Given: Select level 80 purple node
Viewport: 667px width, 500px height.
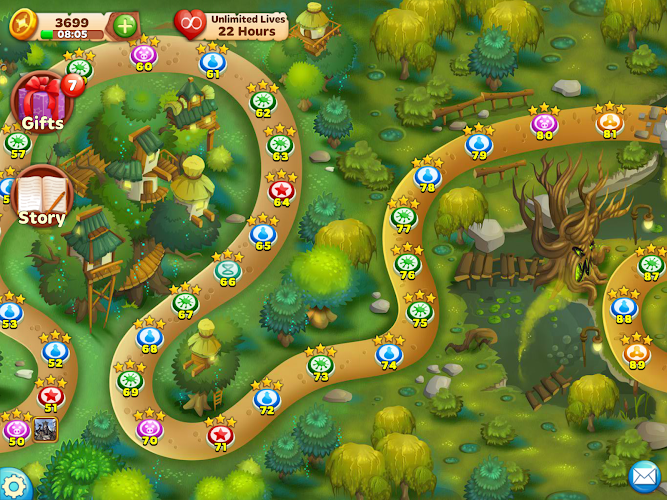Looking at the screenshot, I should (544, 123).
